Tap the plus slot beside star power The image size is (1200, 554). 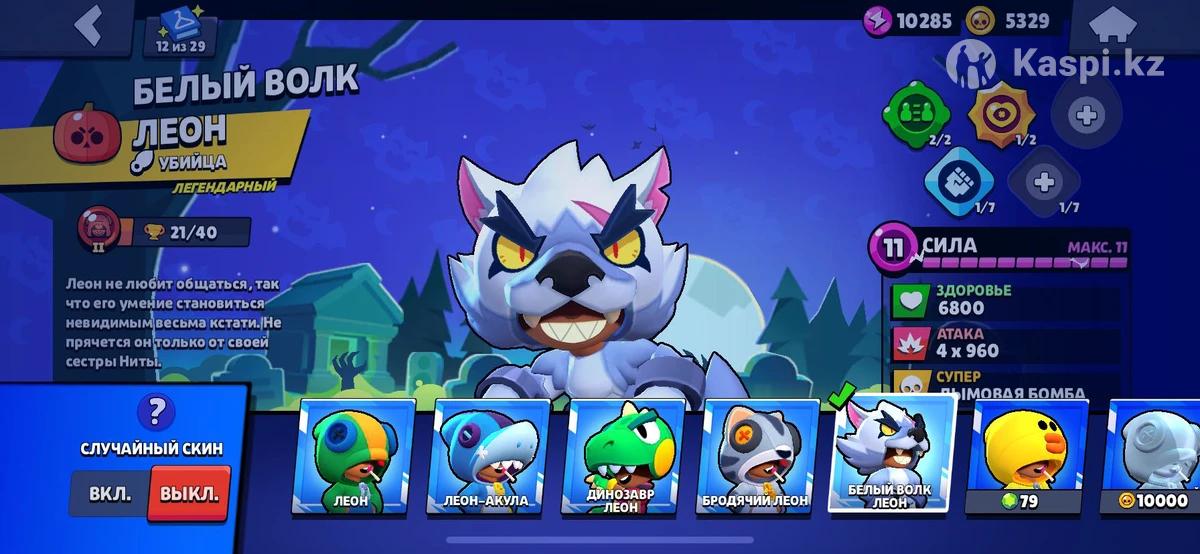coord(1084,114)
